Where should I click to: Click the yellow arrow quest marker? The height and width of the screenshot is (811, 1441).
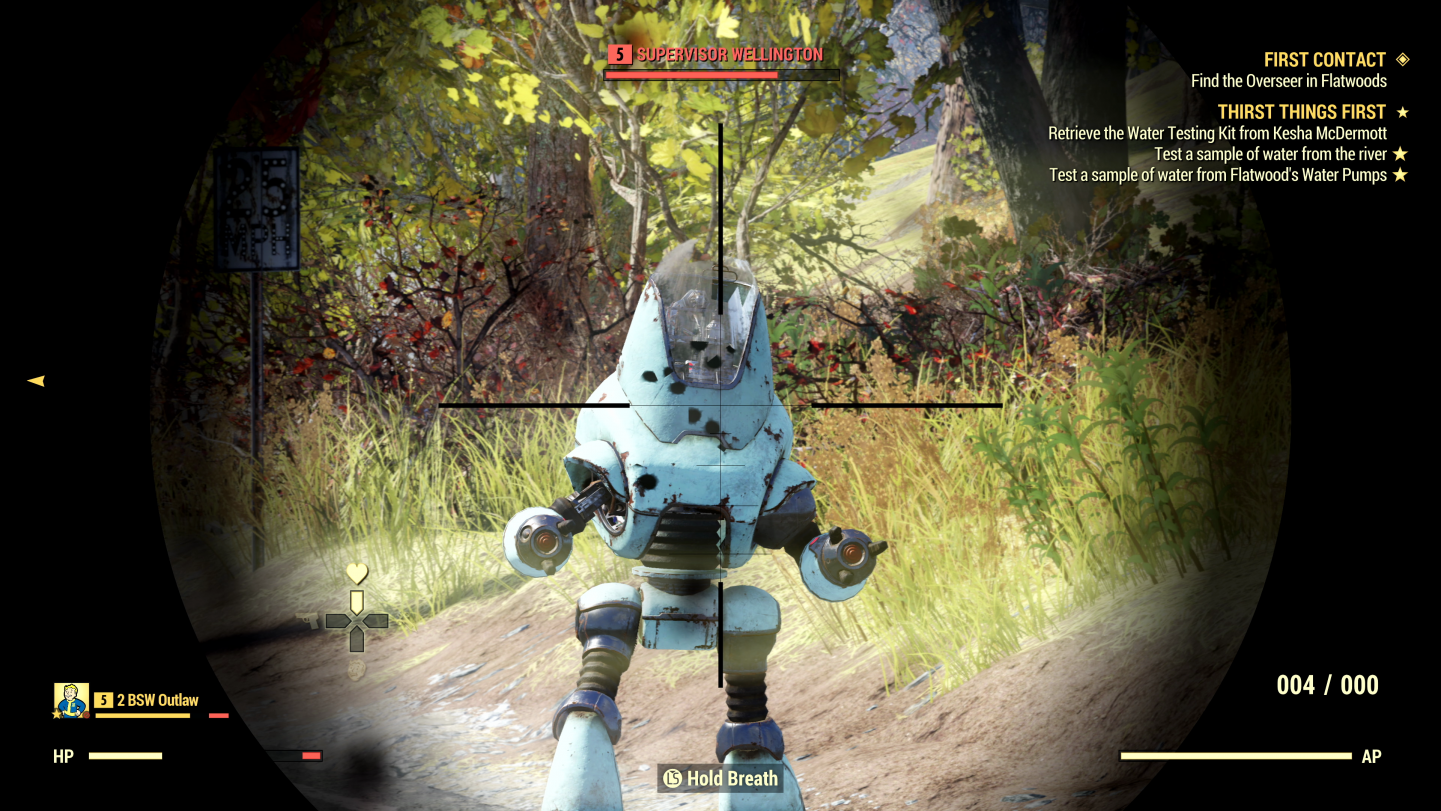[36, 380]
